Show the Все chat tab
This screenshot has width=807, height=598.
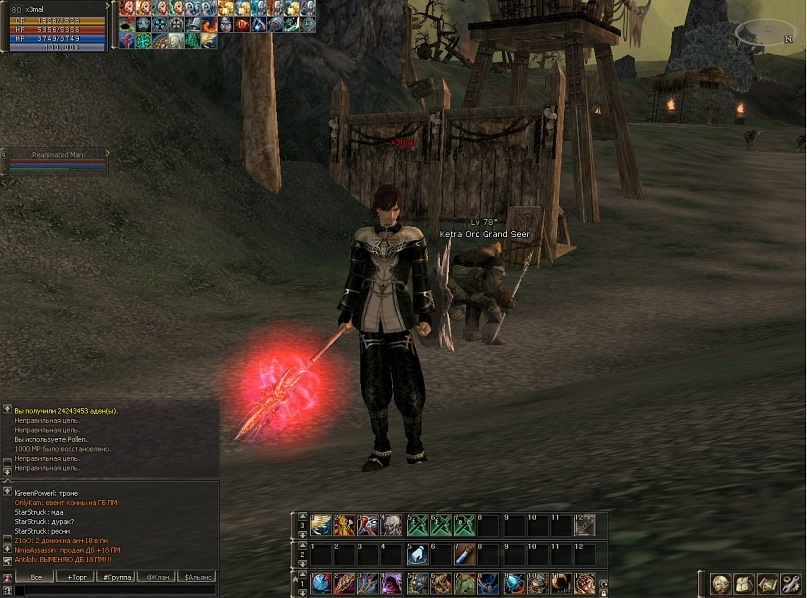[x=36, y=578]
